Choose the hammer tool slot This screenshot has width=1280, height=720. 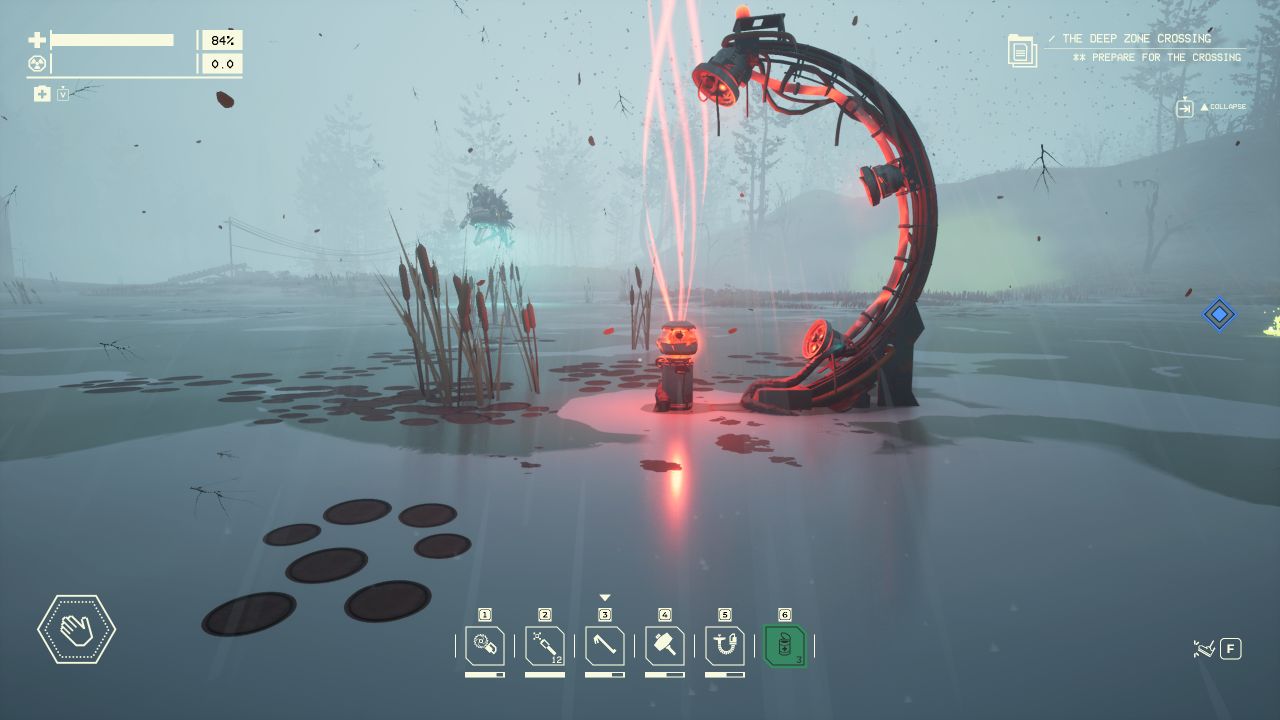point(665,646)
